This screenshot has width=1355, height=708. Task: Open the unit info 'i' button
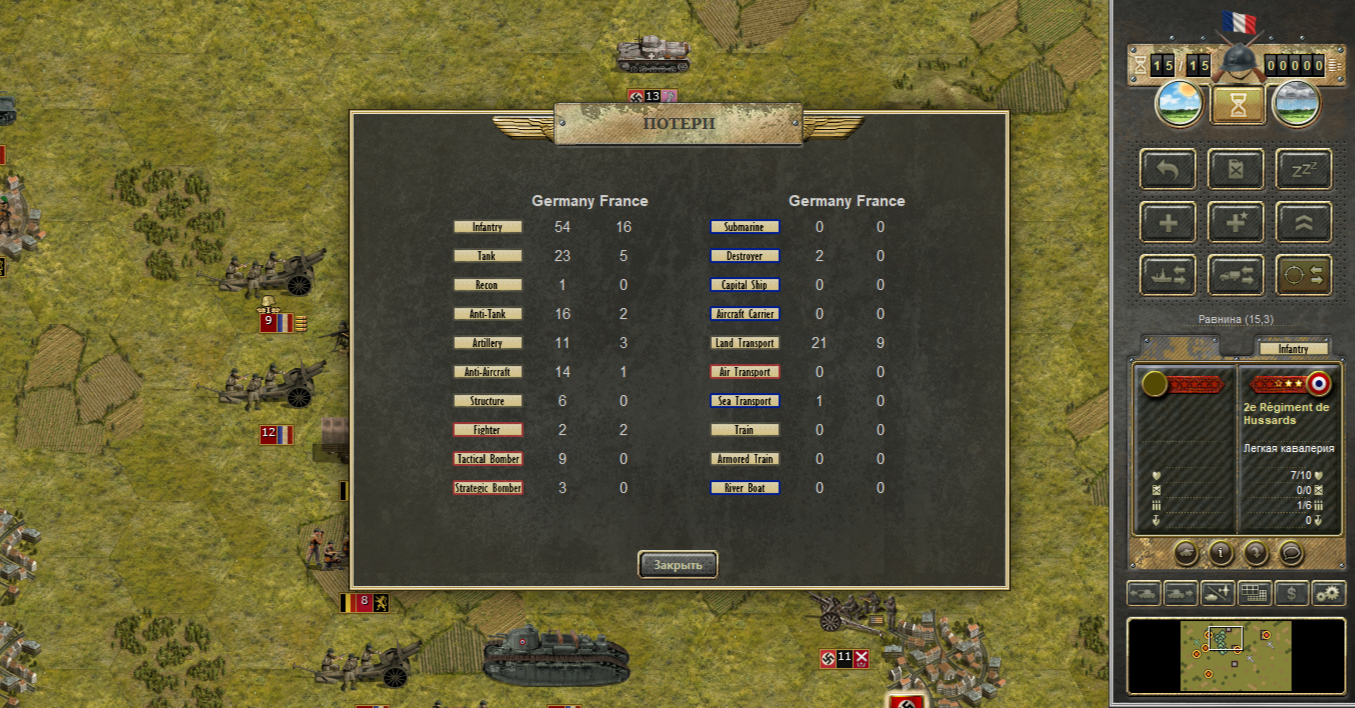pyautogui.click(x=1221, y=551)
